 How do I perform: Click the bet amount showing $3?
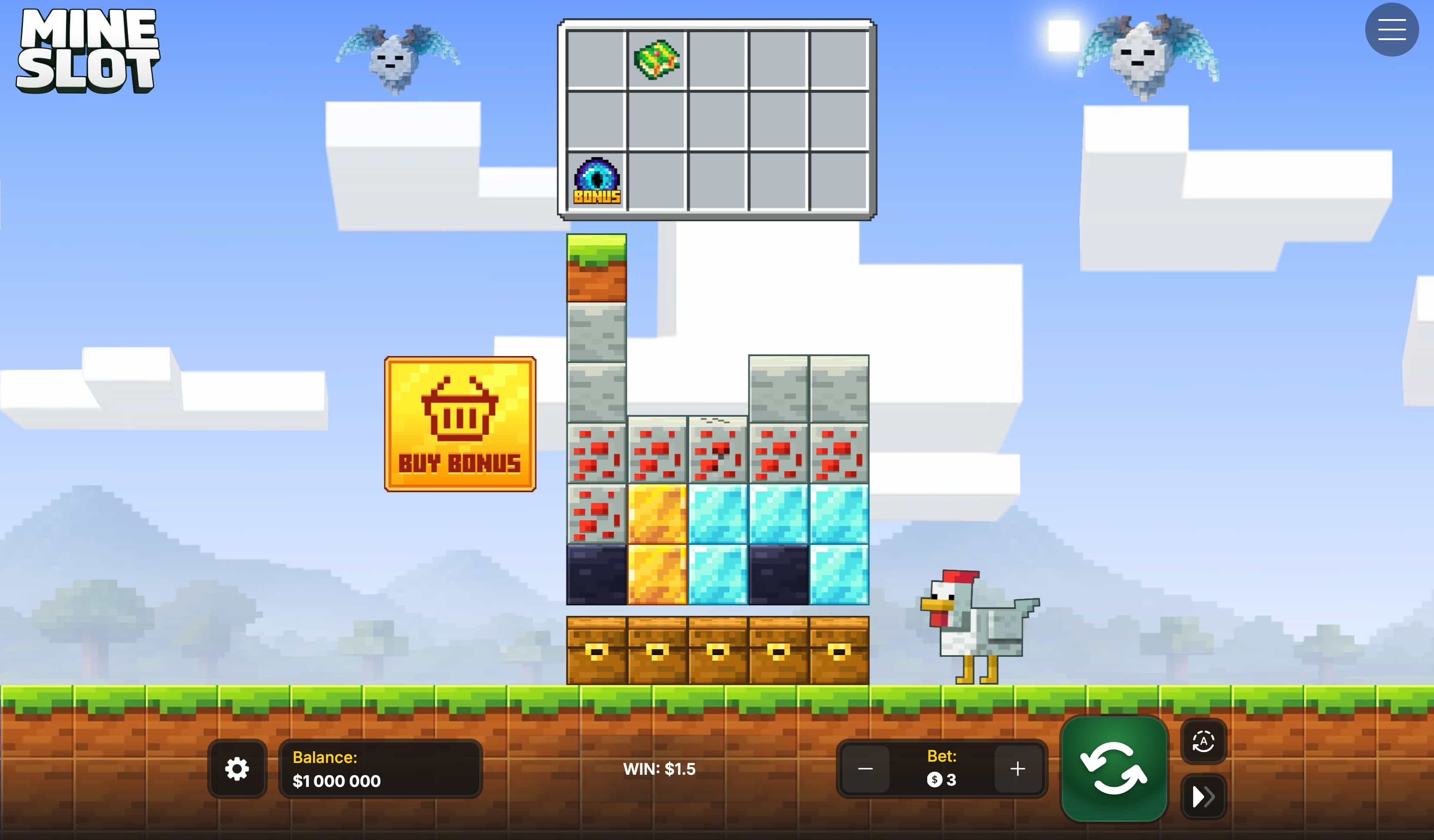point(942,780)
